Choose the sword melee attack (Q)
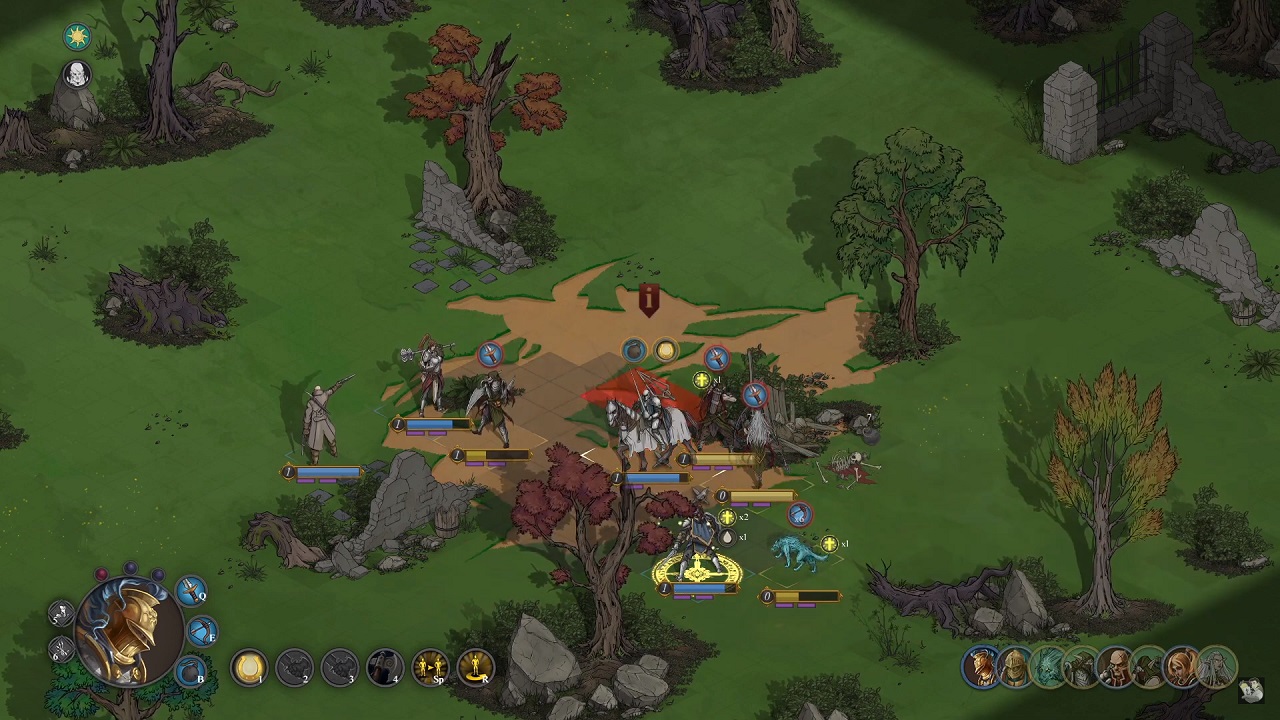1280x720 pixels. pos(191,591)
